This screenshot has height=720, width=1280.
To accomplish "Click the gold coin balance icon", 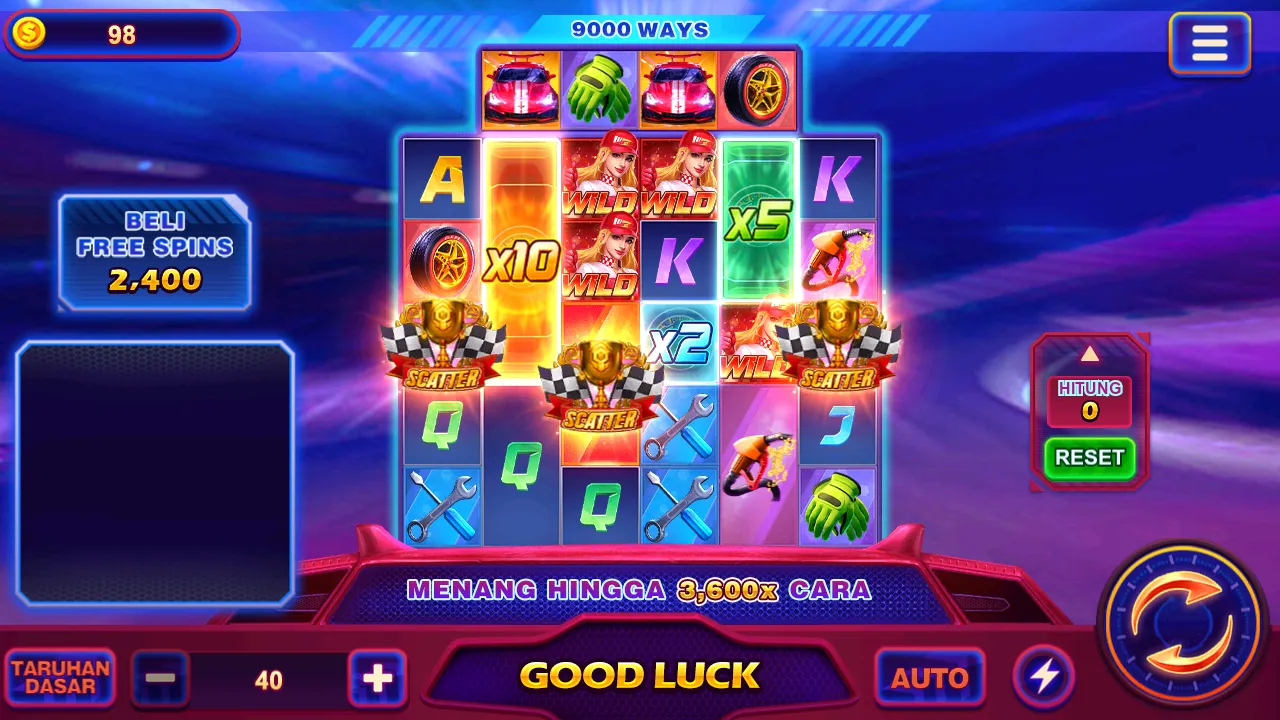I will pos(29,35).
